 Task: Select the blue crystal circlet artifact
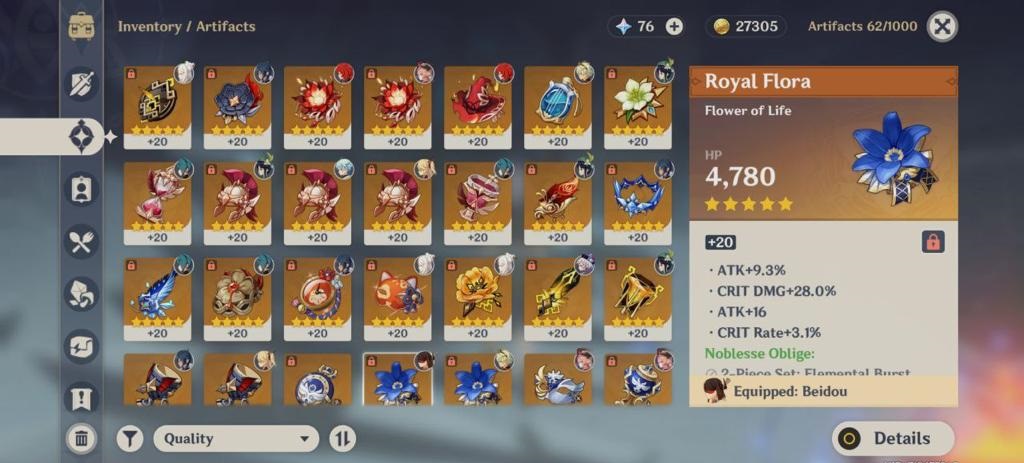pyautogui.click(x=637, y=197)
